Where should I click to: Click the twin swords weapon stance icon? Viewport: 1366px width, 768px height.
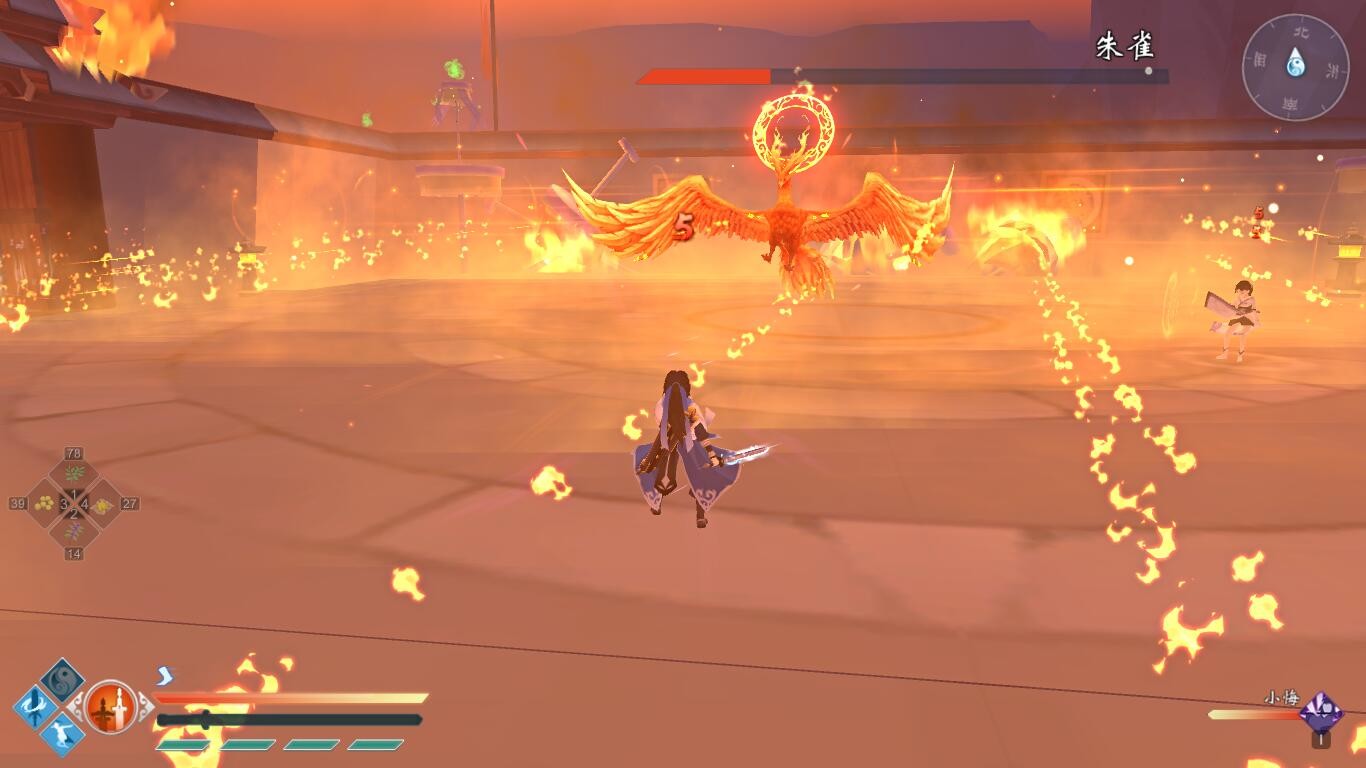coord(111,707)
